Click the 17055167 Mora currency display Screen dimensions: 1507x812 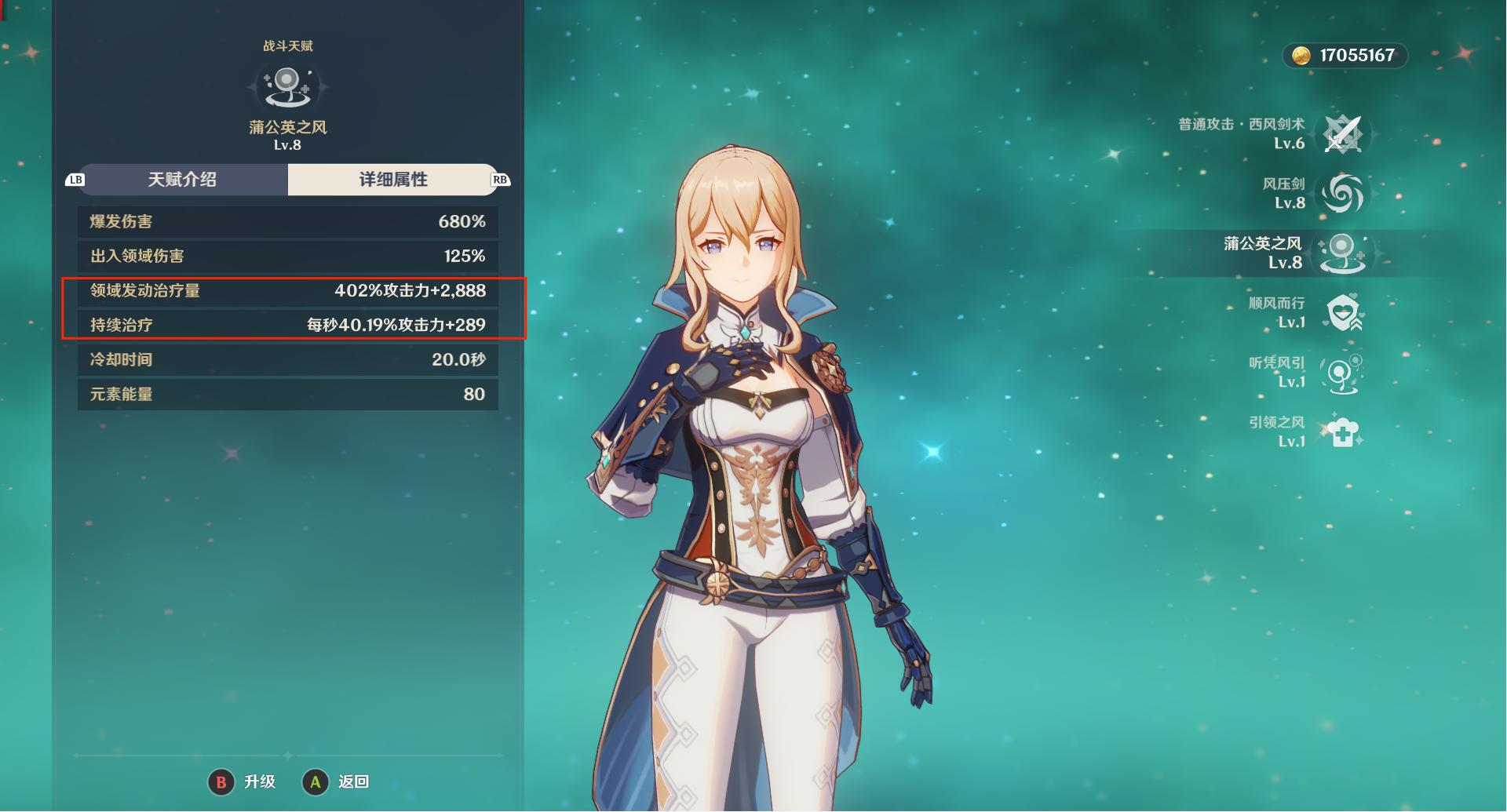(1347, 56)
